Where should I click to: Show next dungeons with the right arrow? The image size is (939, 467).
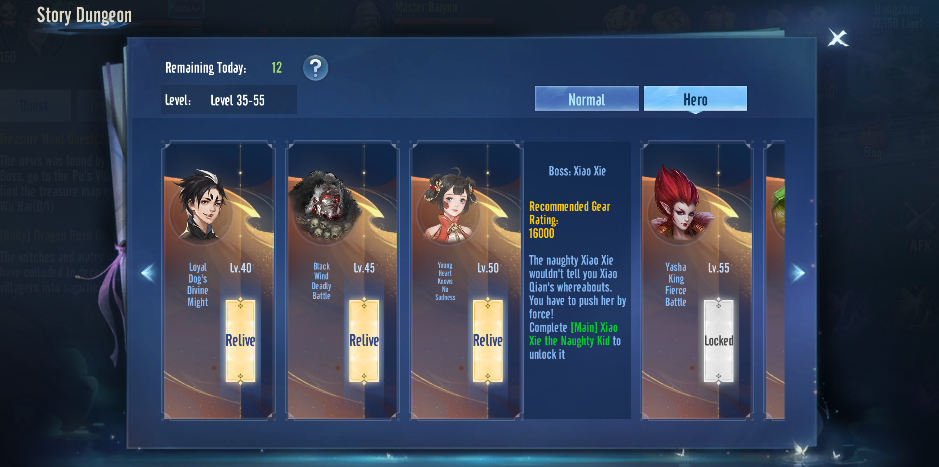(x=798, y=272)
